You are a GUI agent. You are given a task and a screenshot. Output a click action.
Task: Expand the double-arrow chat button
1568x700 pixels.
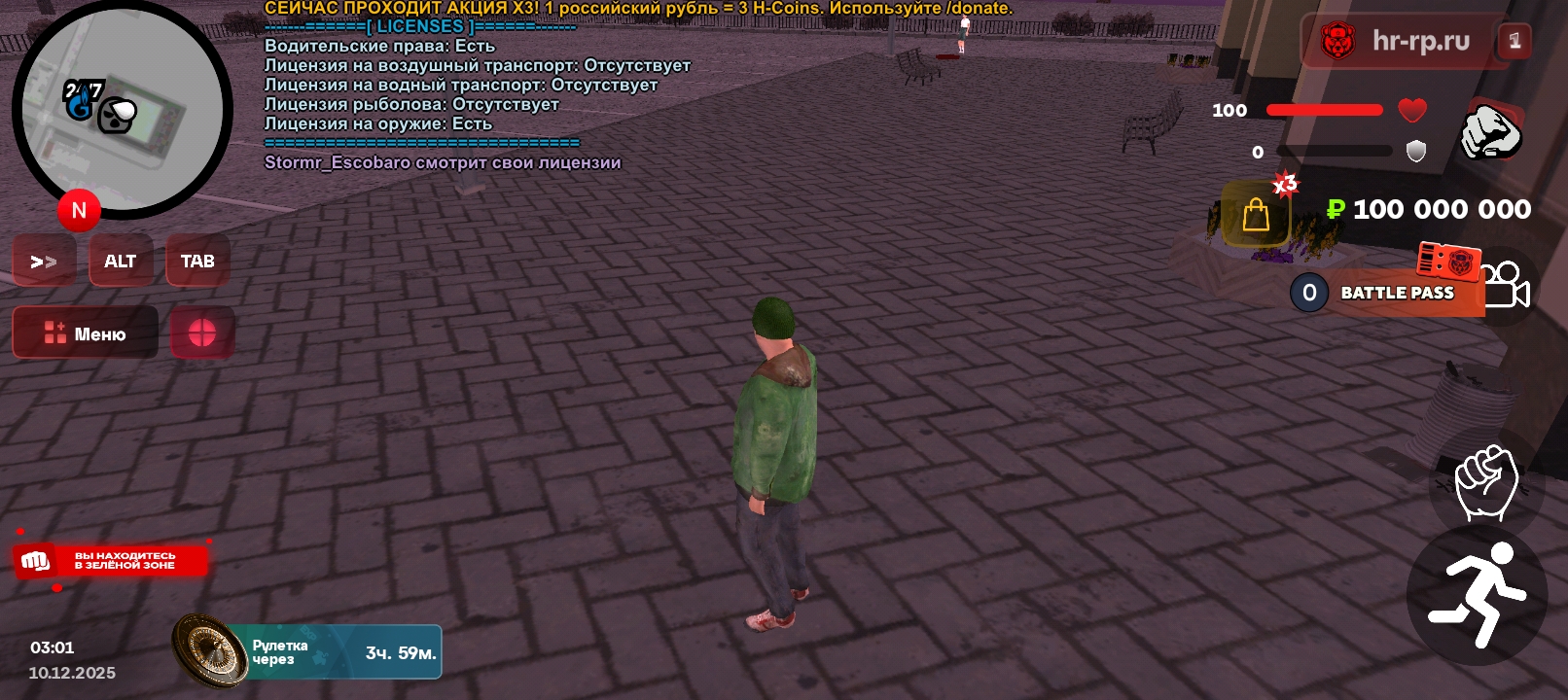coord(44,261)
